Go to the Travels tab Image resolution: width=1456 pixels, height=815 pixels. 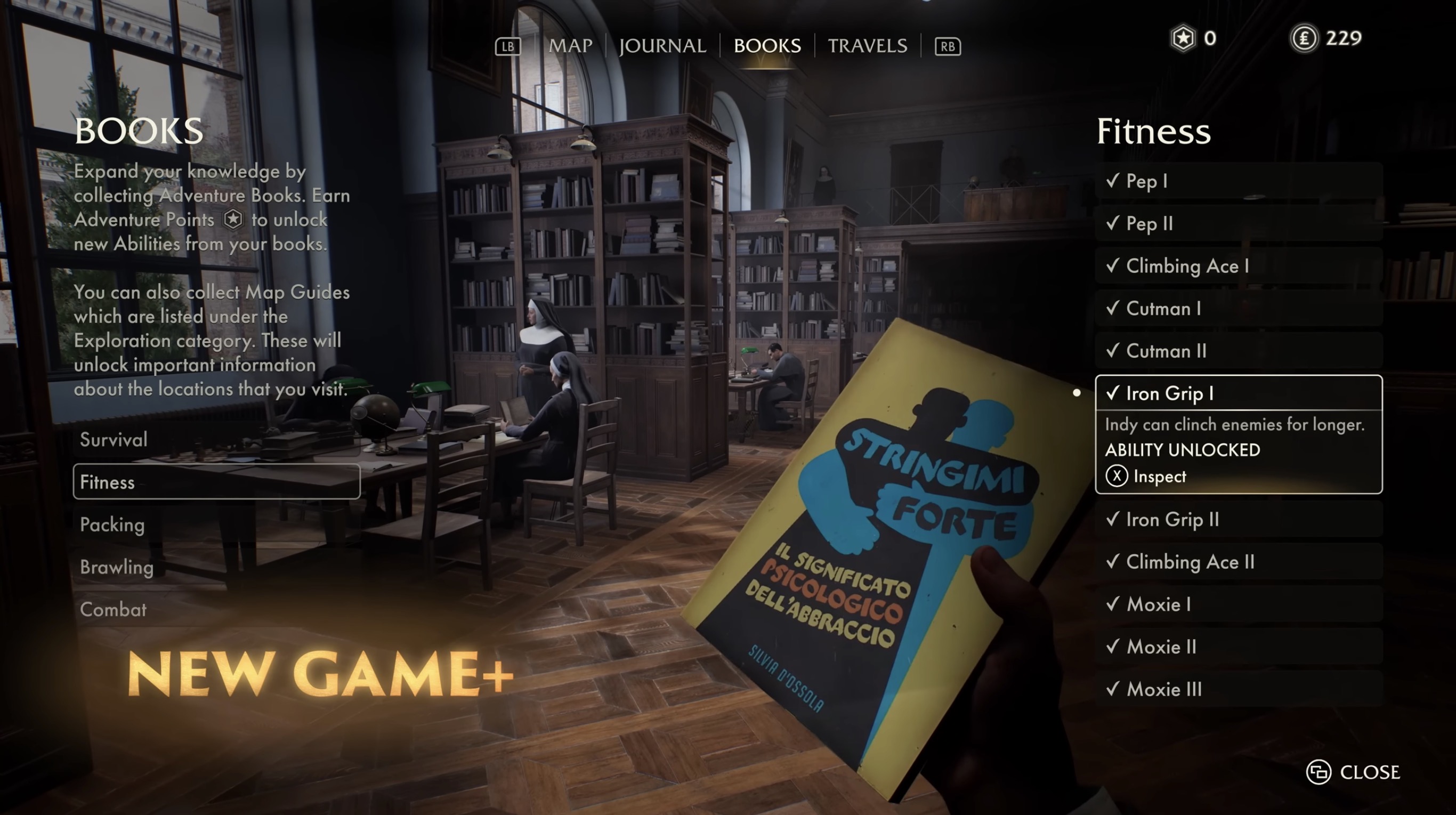point(867,45)
